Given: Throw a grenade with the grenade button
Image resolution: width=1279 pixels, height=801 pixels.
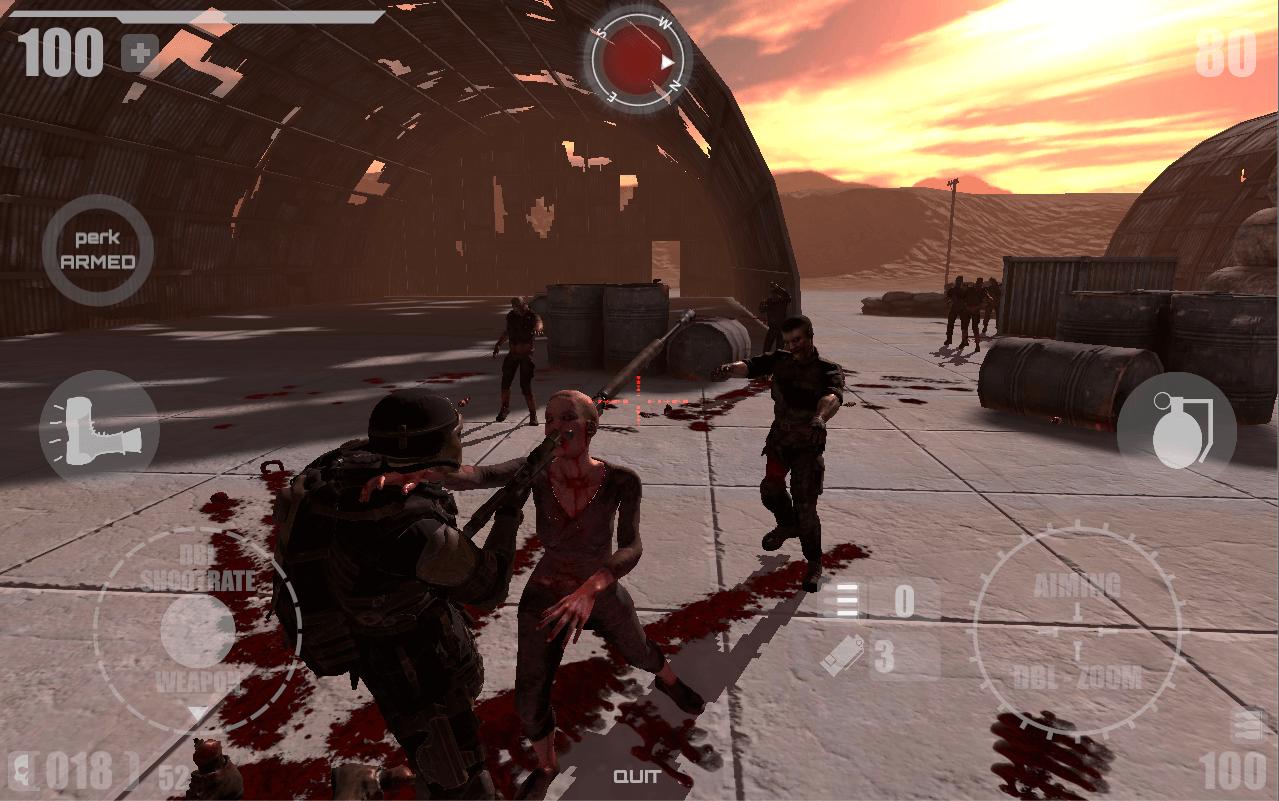Looking at the screenshot, I should [1176, 431].
